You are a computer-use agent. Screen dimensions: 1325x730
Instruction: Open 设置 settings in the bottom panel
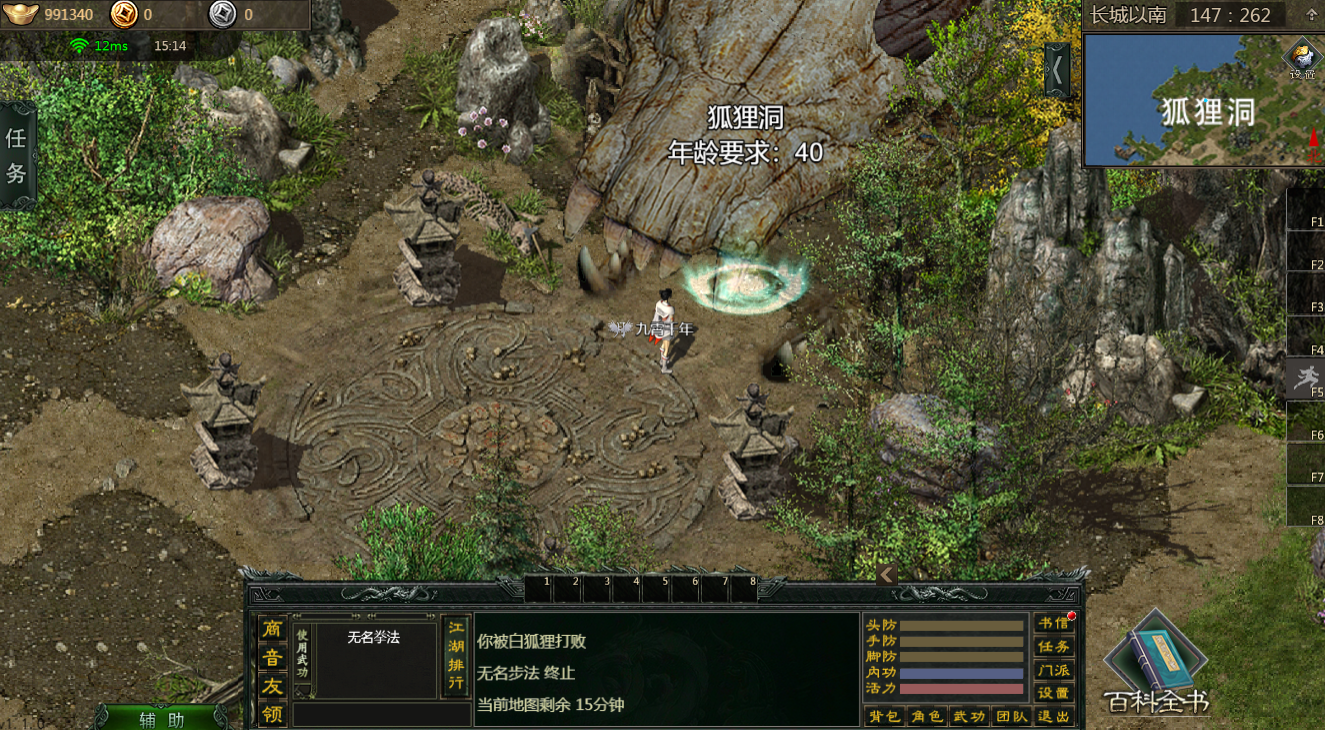(1054, 693)
